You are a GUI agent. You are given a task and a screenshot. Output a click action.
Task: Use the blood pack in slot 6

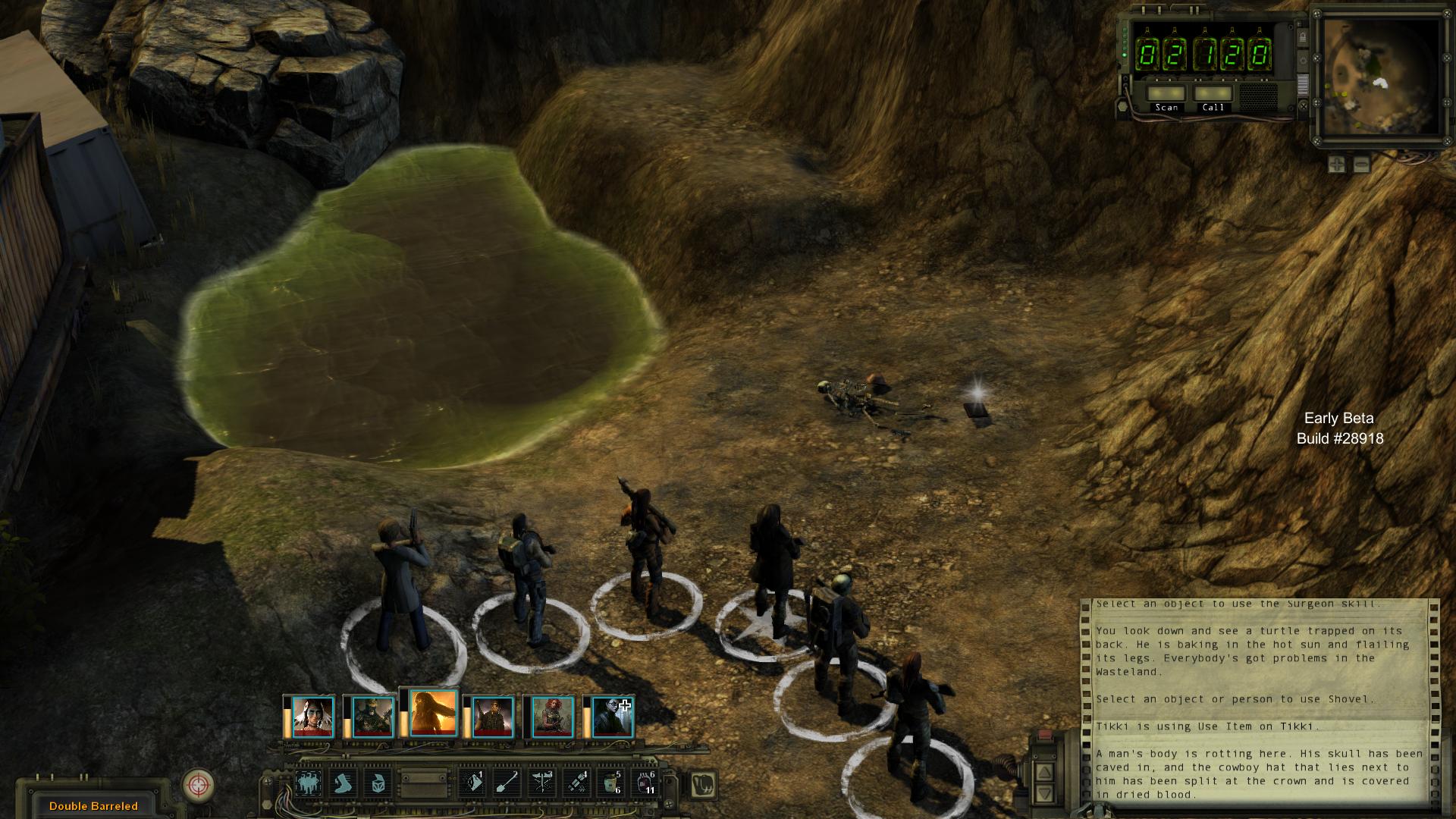(645, 783)
